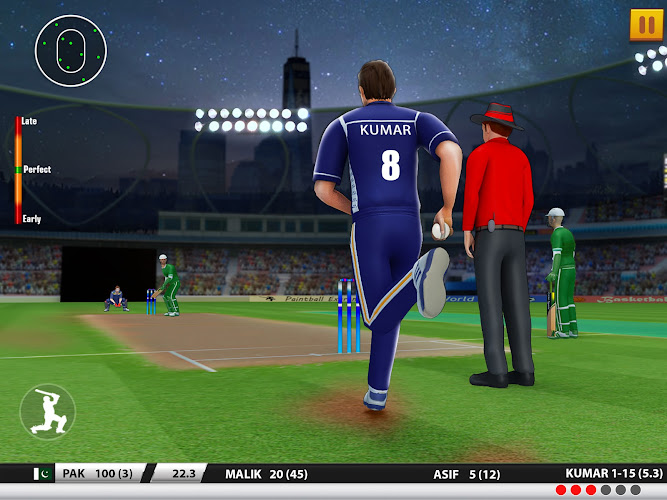Open the oval field placement minimap
667x500 pixels.
click(x=71, y=50)
